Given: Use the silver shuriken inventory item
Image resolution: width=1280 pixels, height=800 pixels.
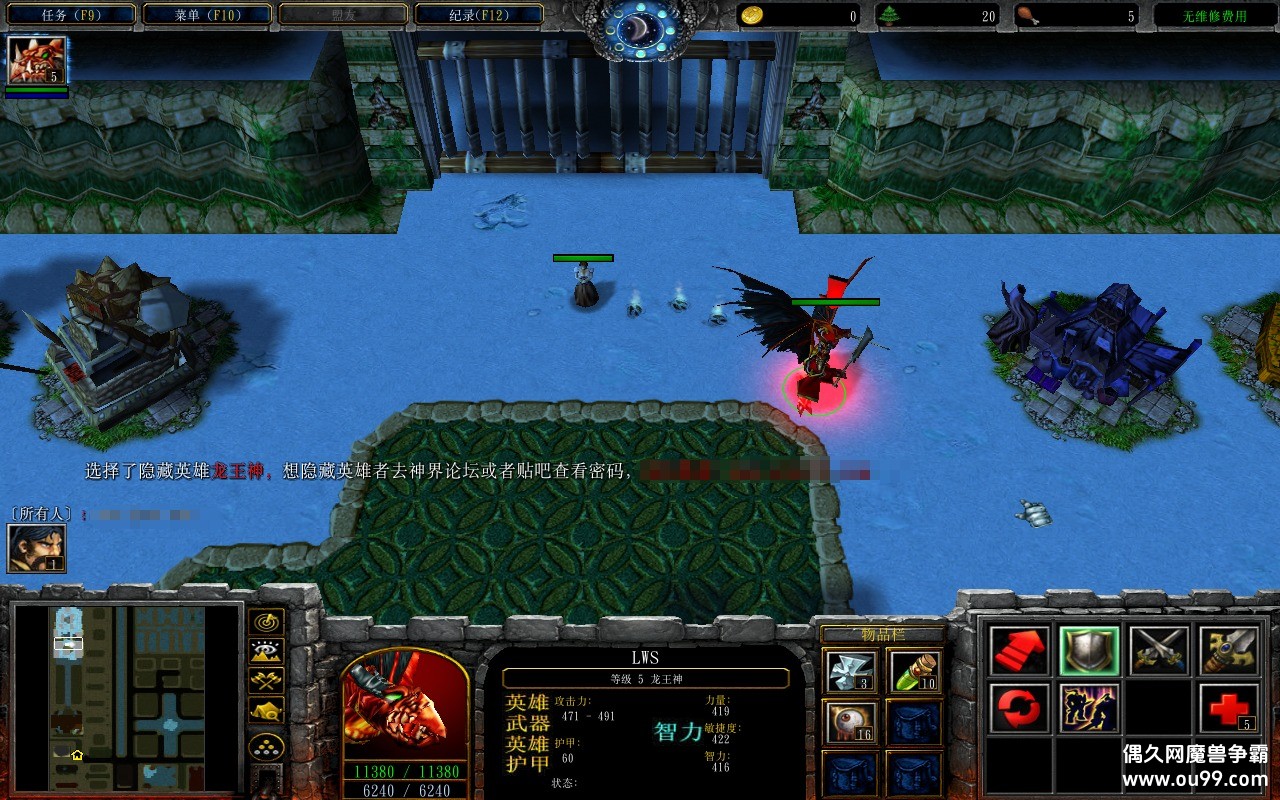Looking at the screenshot, I should [x=852, y=671].
